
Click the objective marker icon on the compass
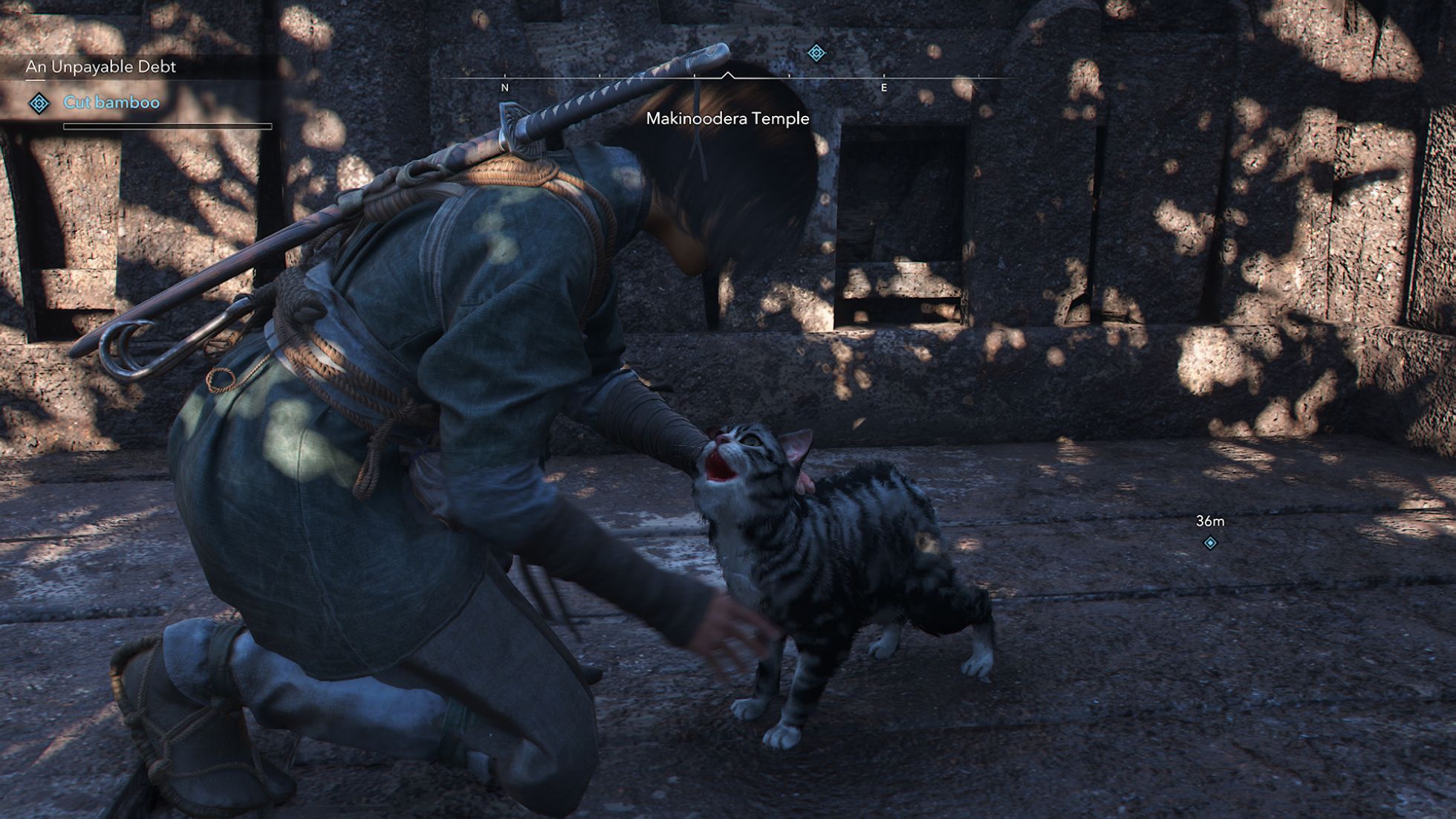[x=816, y=53]
